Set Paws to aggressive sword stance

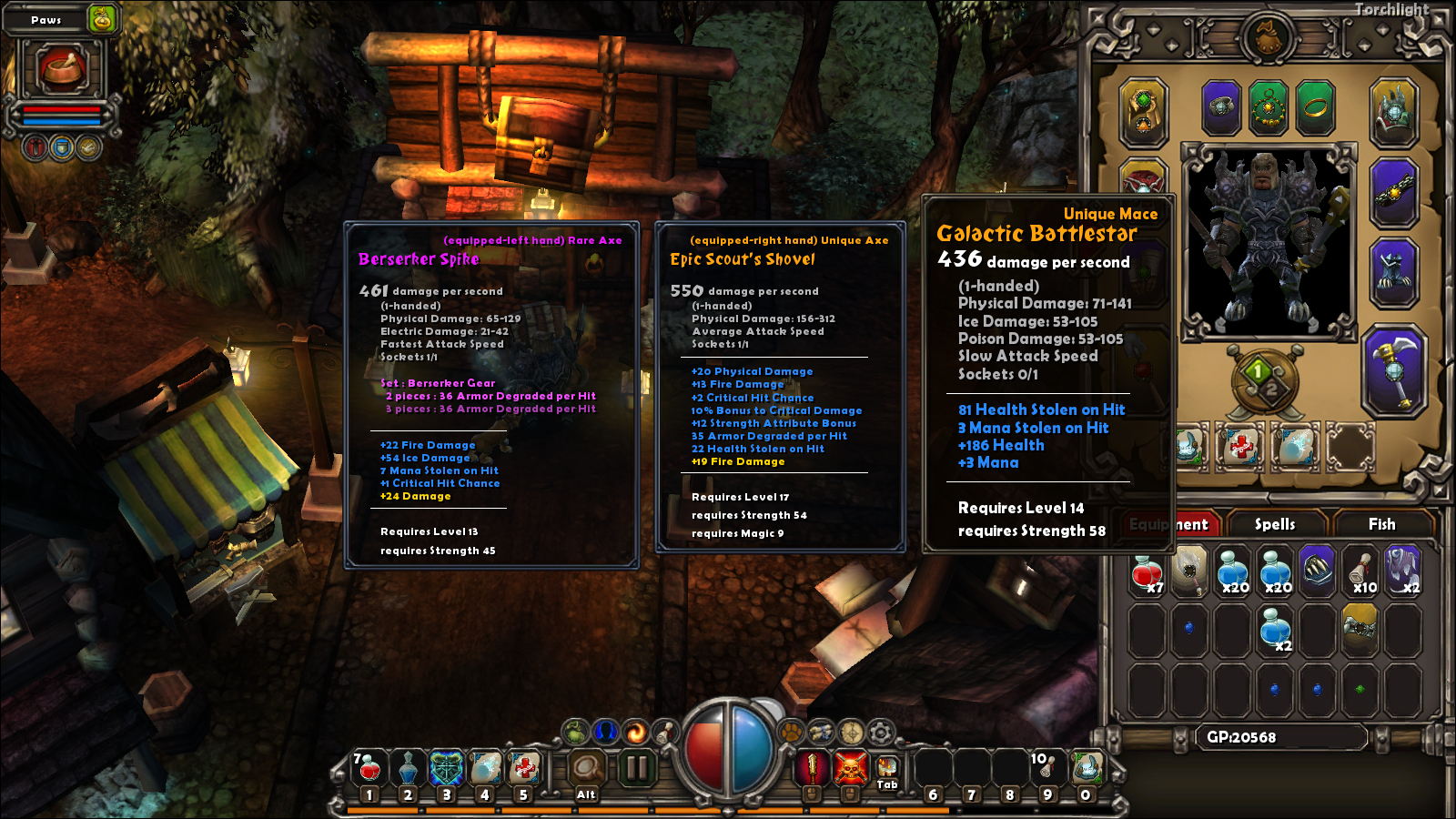tap(35, 146)
